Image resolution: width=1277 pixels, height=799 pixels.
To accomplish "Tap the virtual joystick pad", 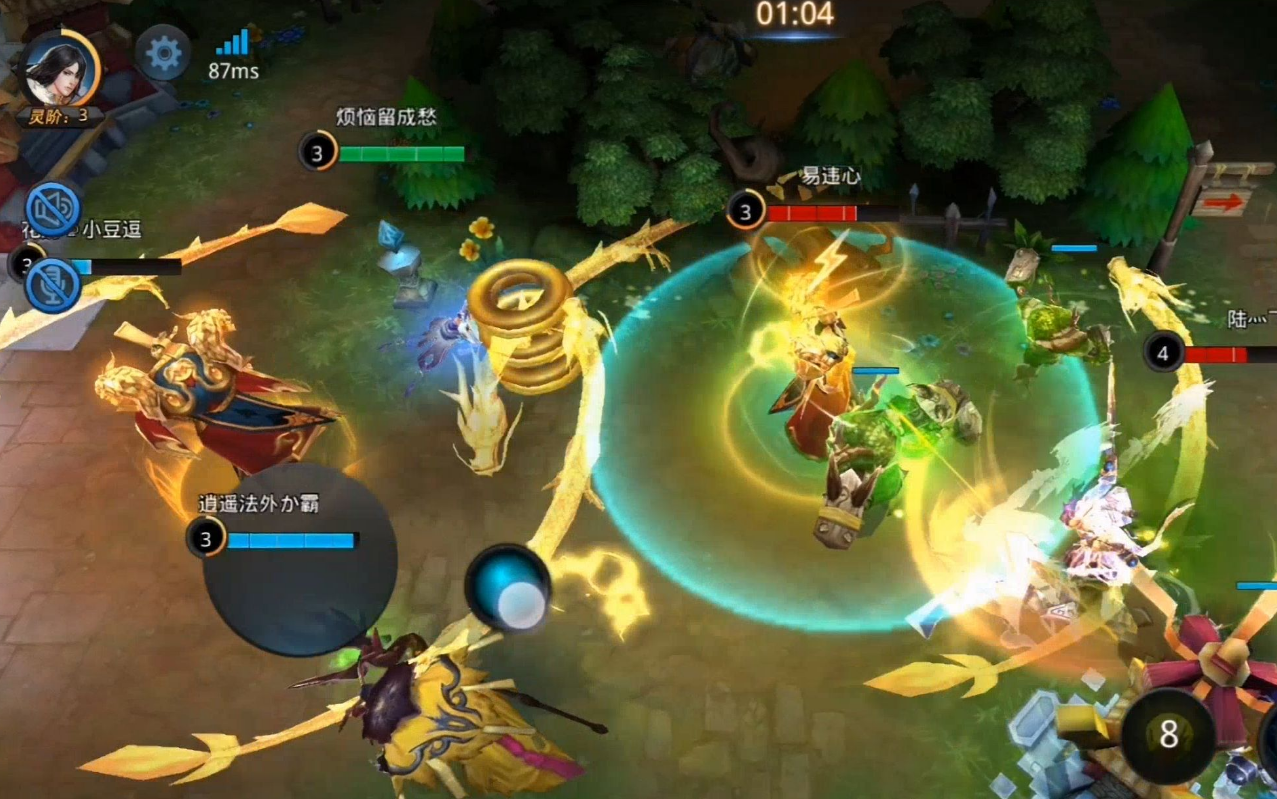I will pyautogui.click(x=300, y=560).
